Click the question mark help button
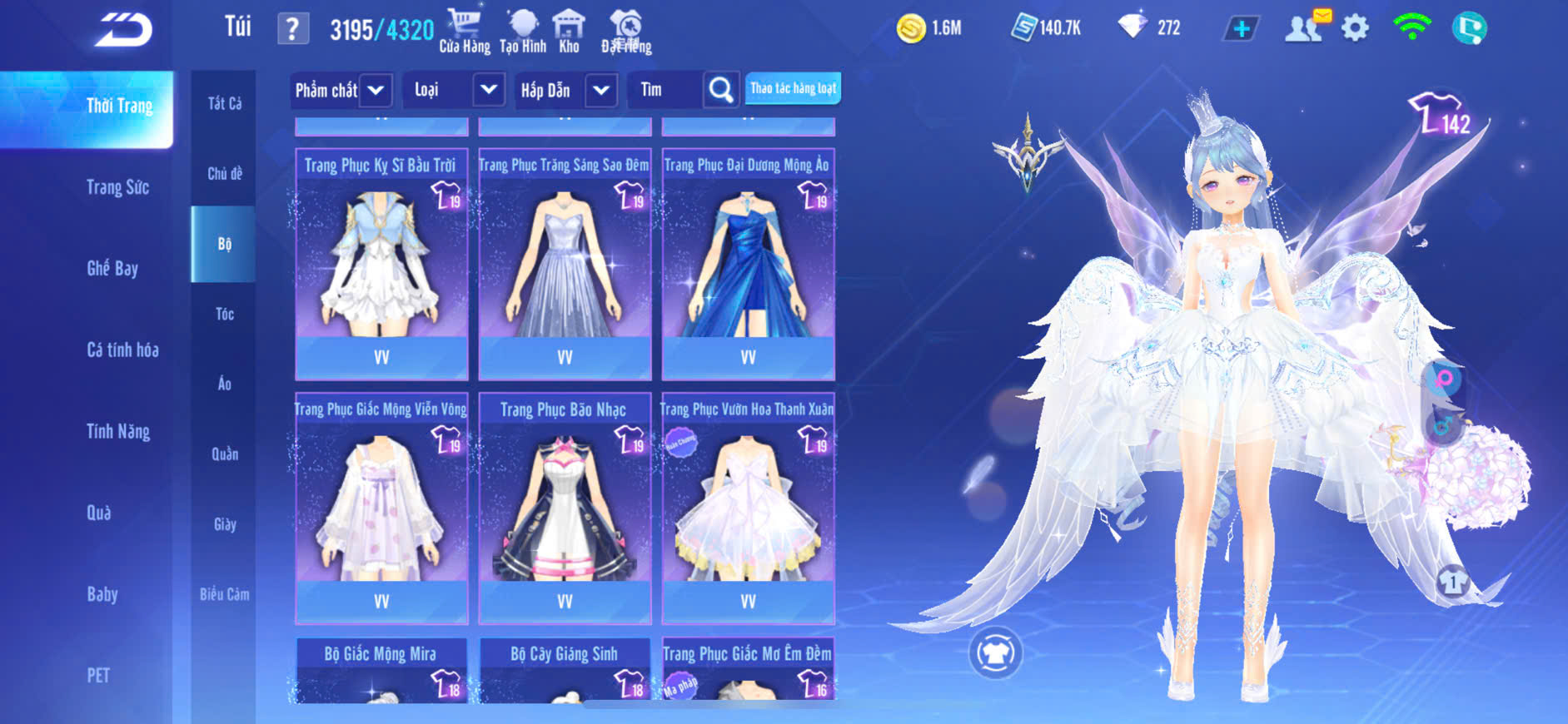The height and width of the screenshot is (724, 1568). pos(292,29)
